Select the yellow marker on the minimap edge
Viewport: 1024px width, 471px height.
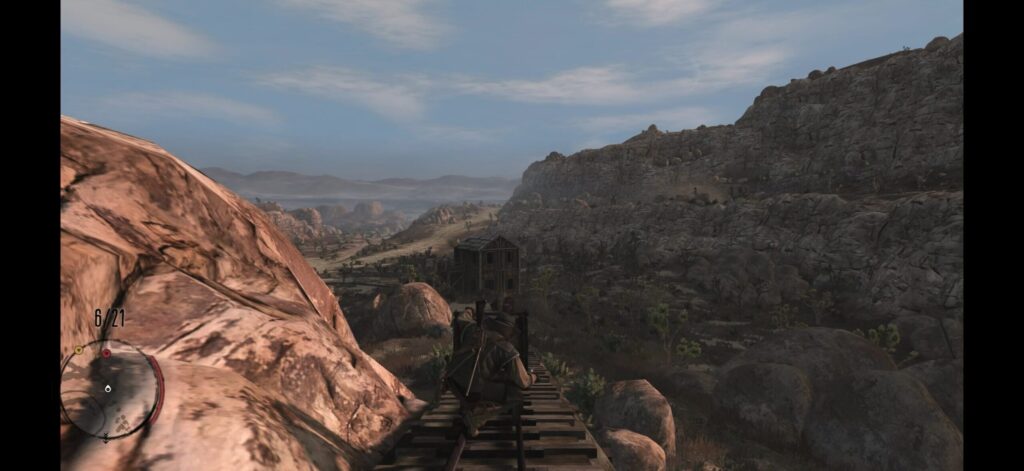click(79, 350)
